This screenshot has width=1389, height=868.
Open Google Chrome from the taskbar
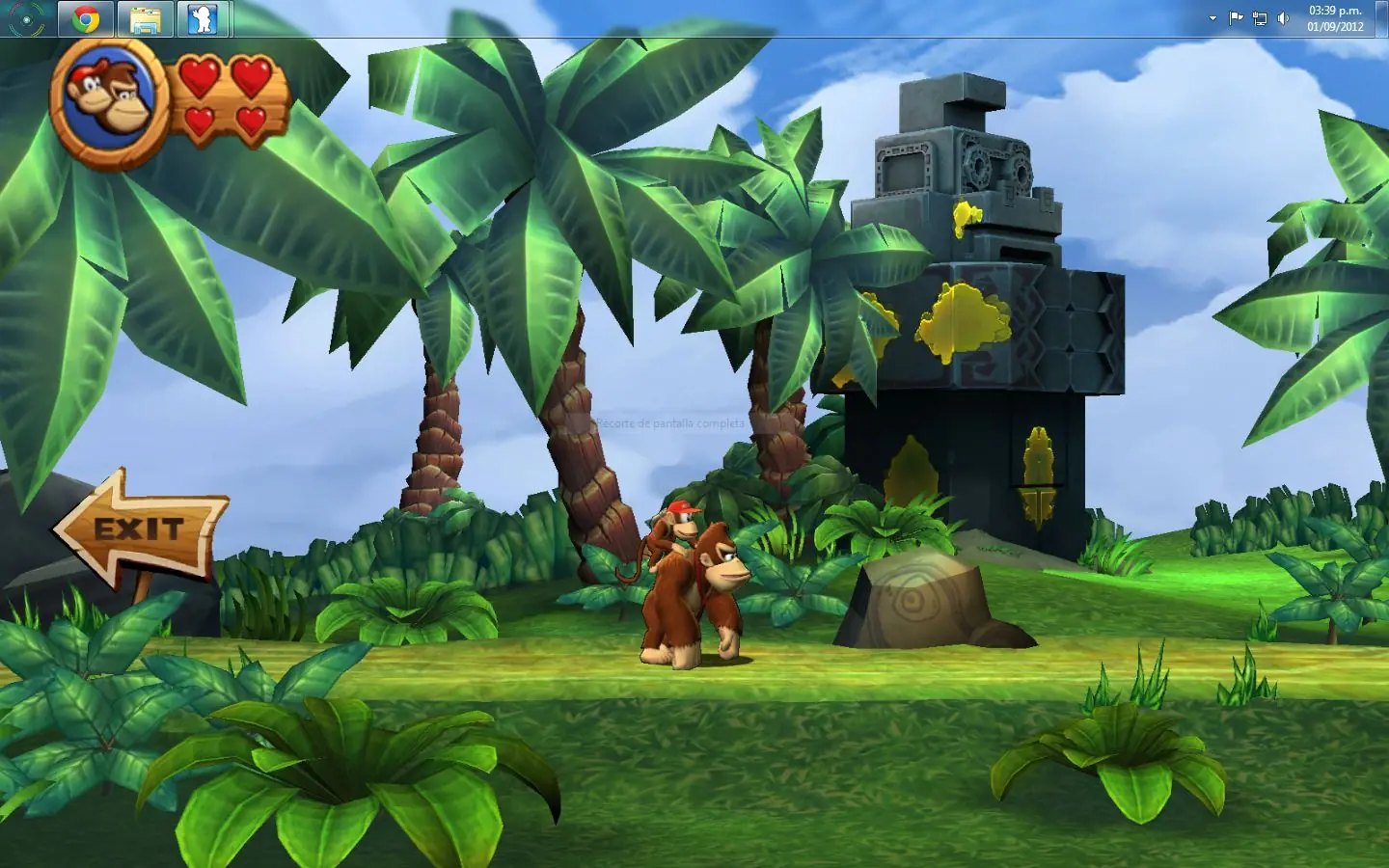[x=86, y=19]
